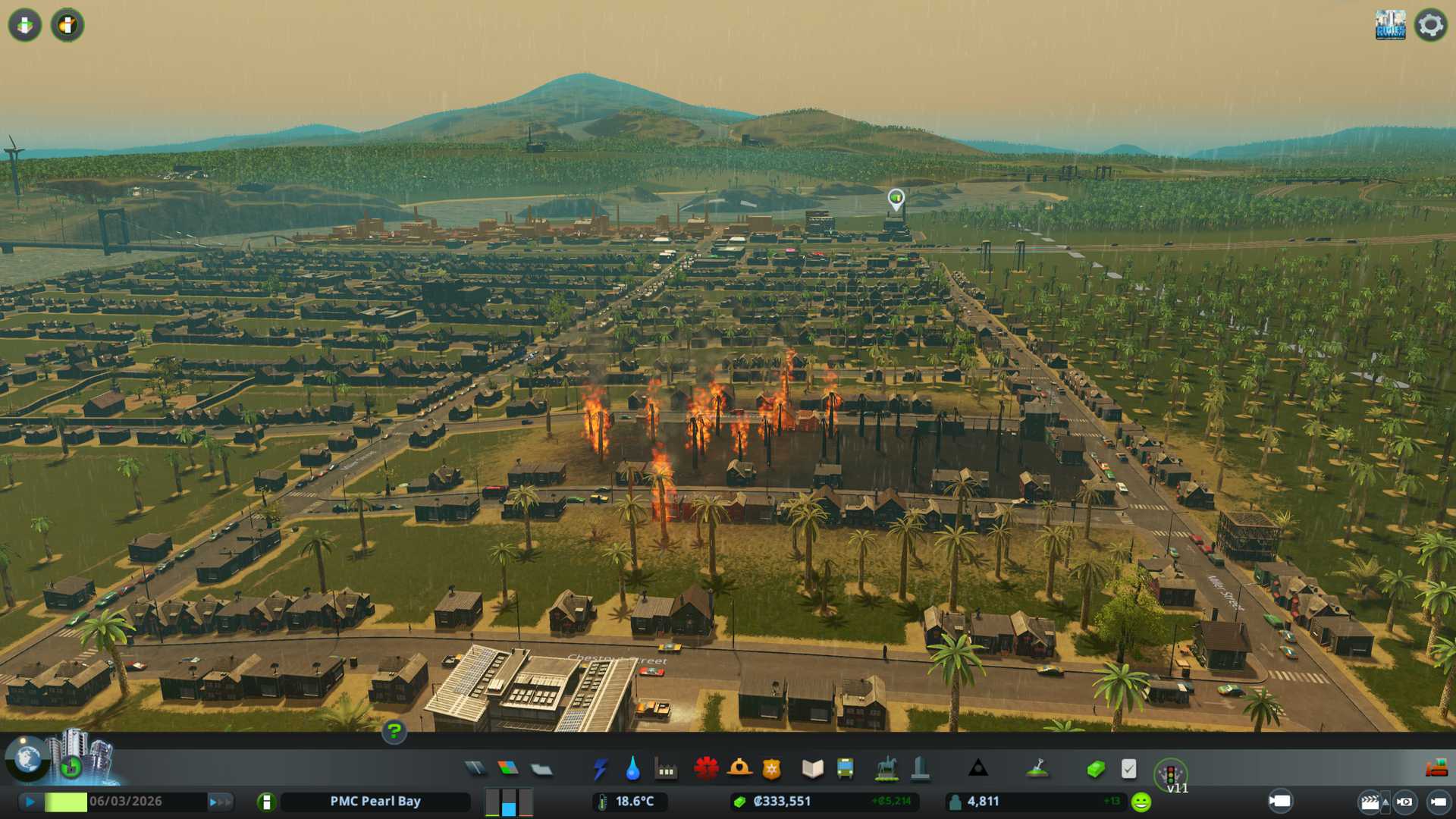Select the Water and Sewage droplet icon
The image size is (1456, 819).
point(632,769)
